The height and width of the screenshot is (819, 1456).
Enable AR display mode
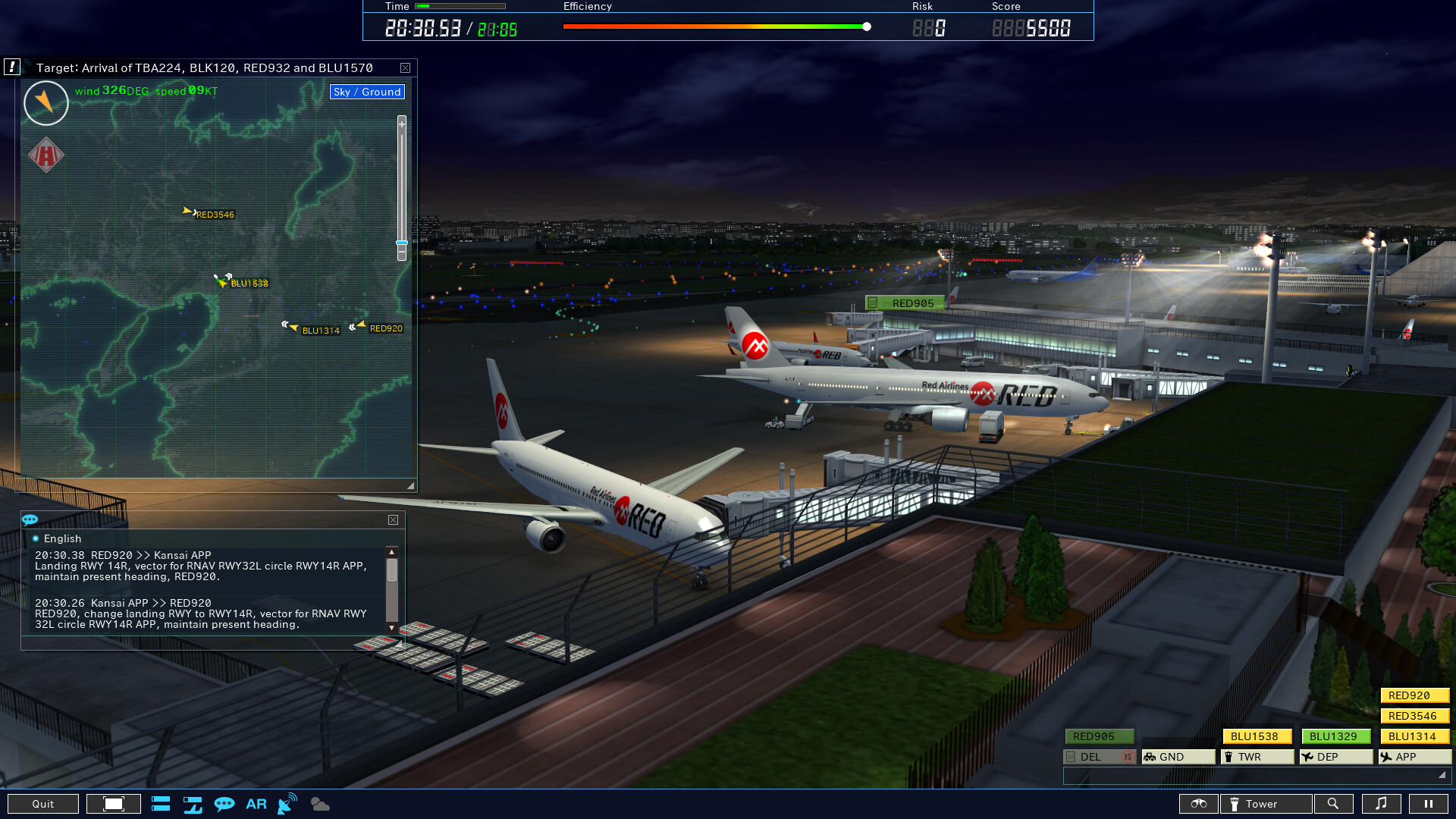pos(256,804)
